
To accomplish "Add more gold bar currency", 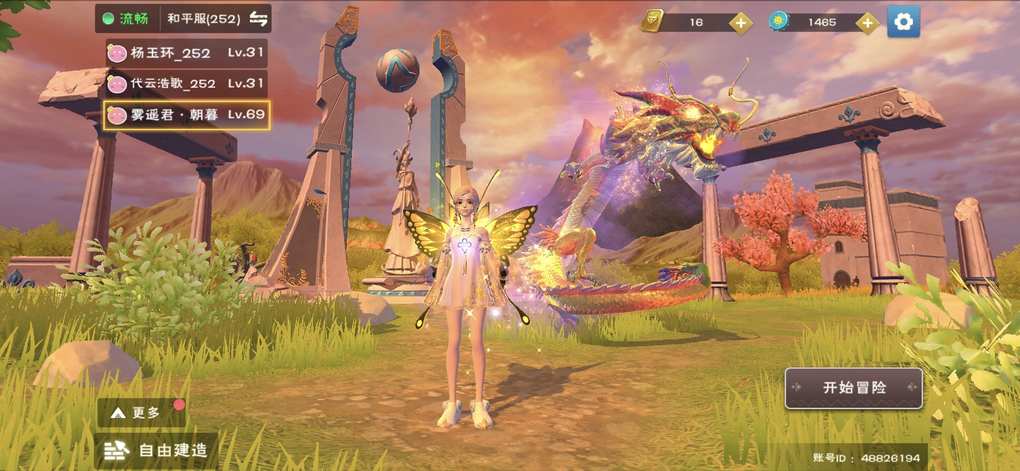I will 740,22.
